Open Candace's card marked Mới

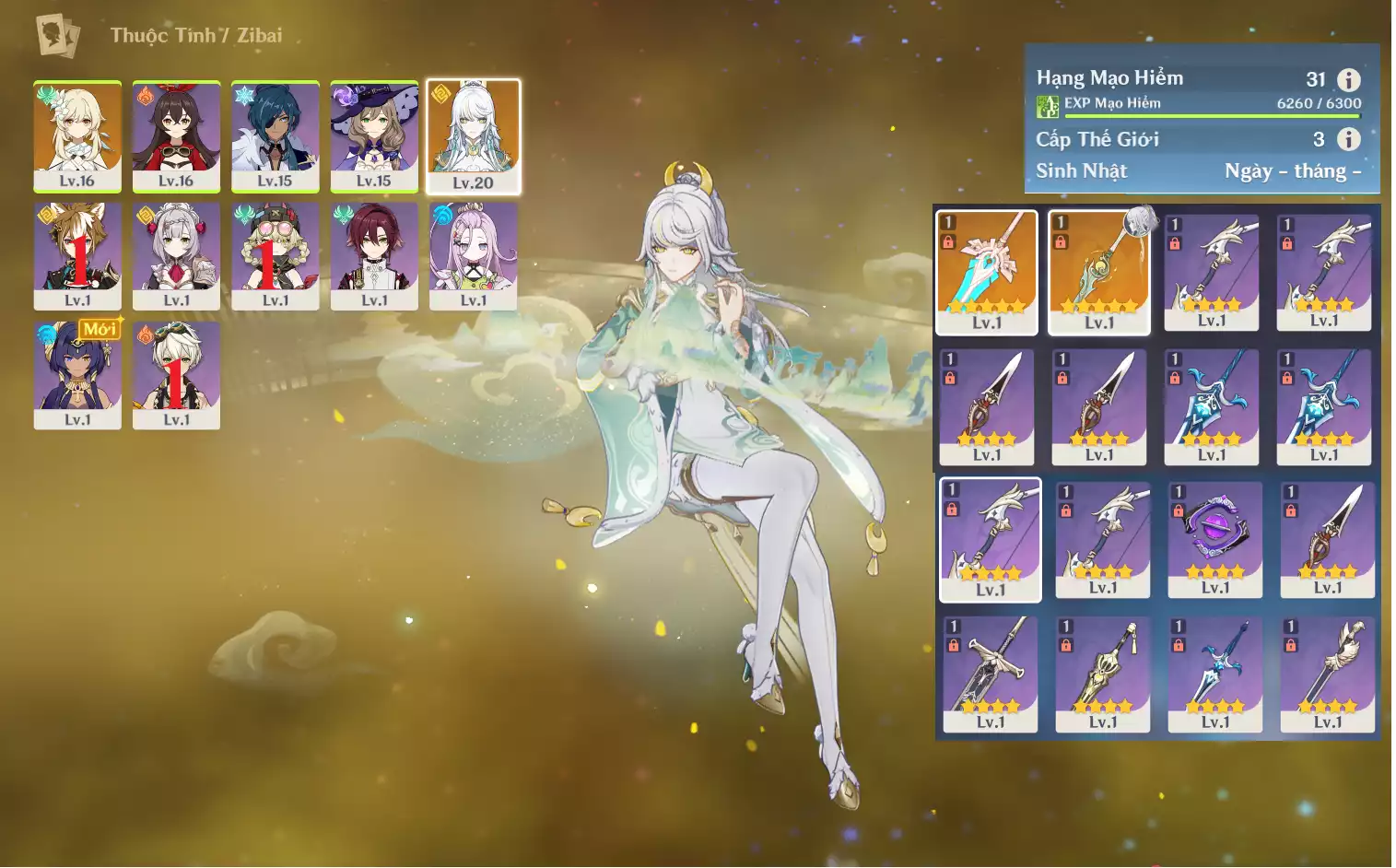coord(77,374)
